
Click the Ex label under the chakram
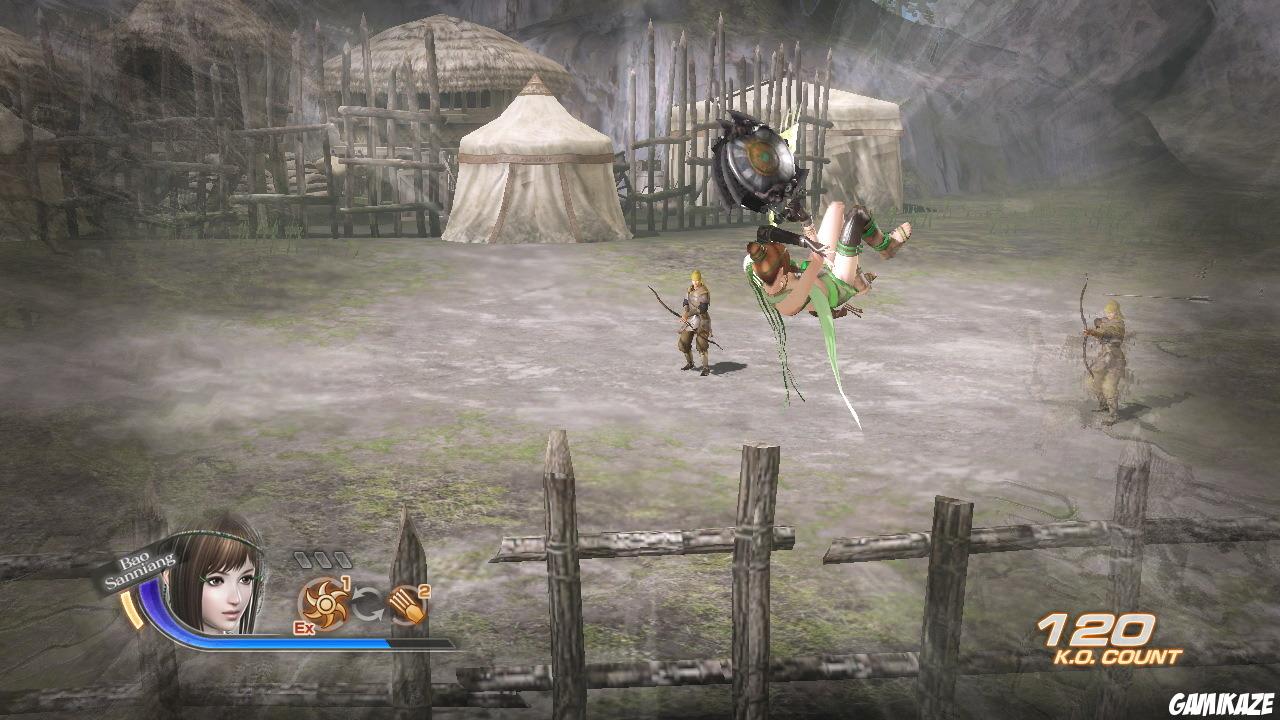click(x=304, y=627)
